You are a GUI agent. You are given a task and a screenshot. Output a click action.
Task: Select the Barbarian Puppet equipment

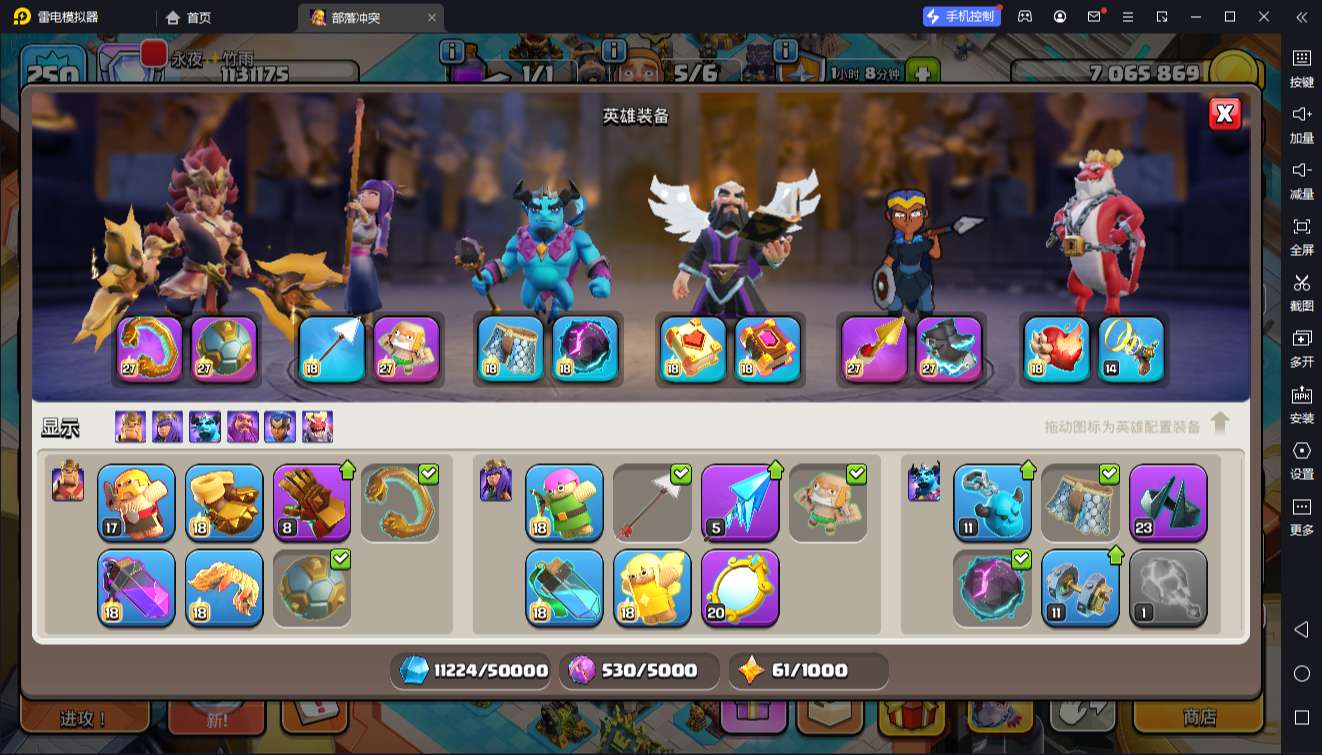click(x=136, y=501)
